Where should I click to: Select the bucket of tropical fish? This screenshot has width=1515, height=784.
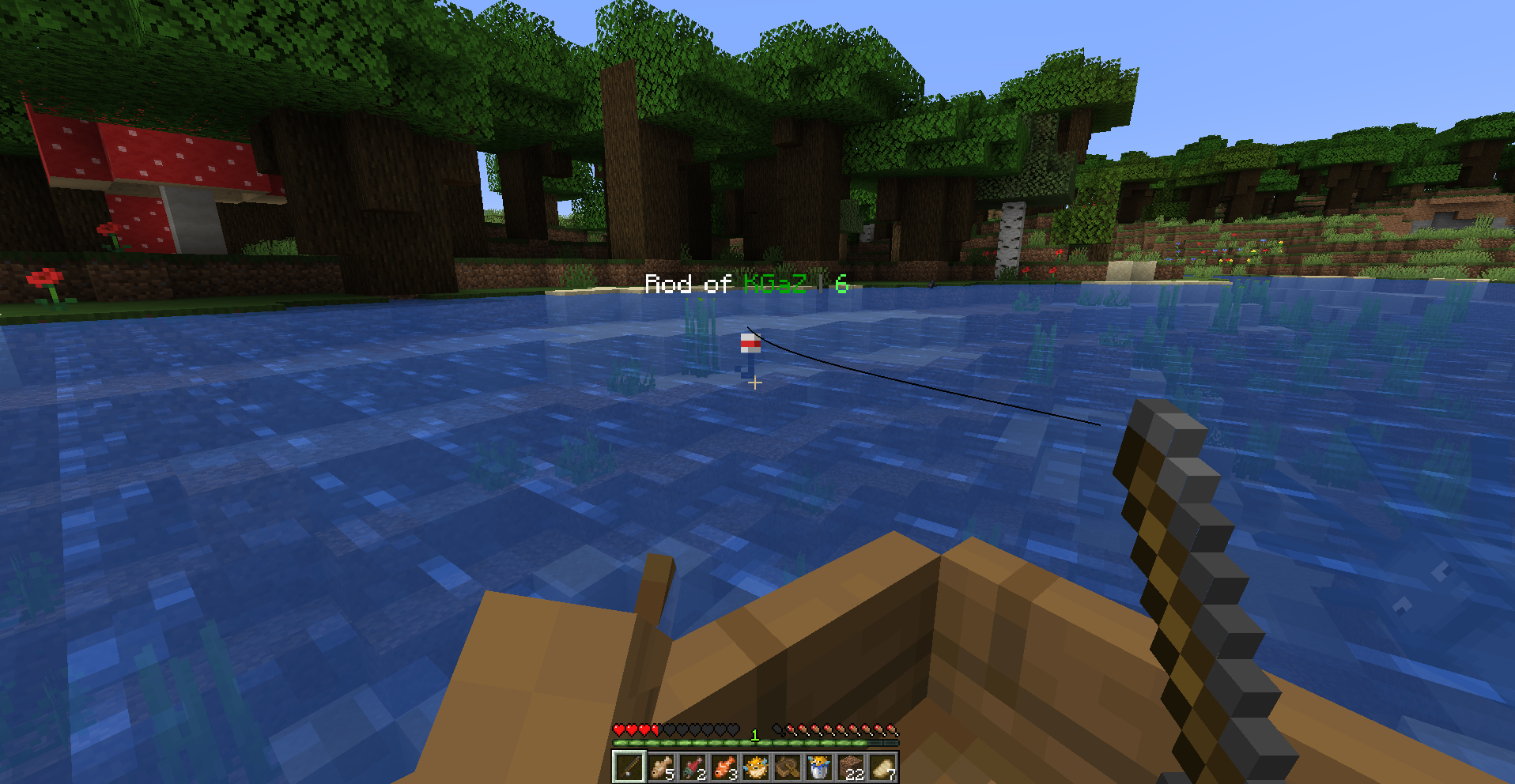click(x=818, y=767)
